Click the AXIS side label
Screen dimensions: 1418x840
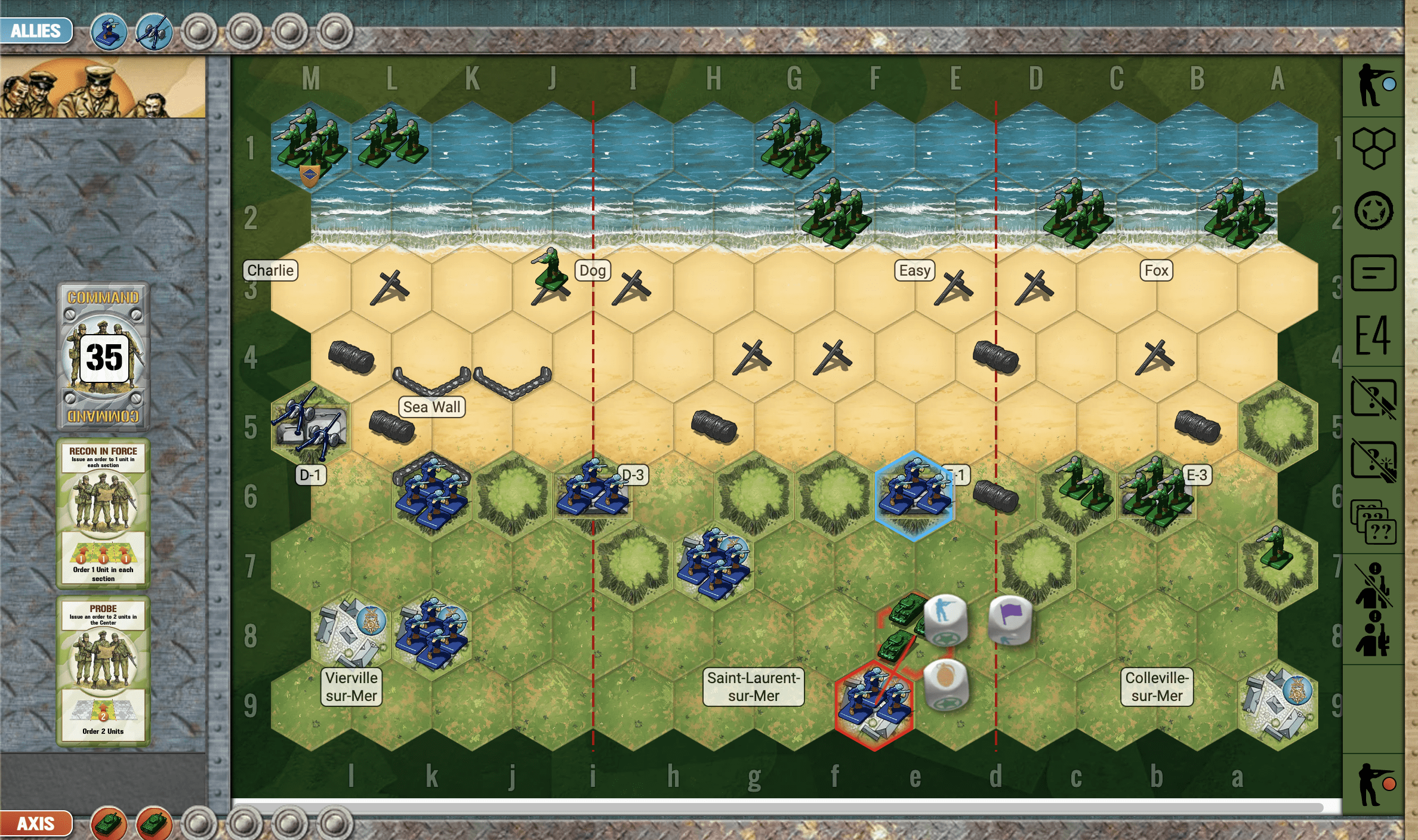point(36,824)
